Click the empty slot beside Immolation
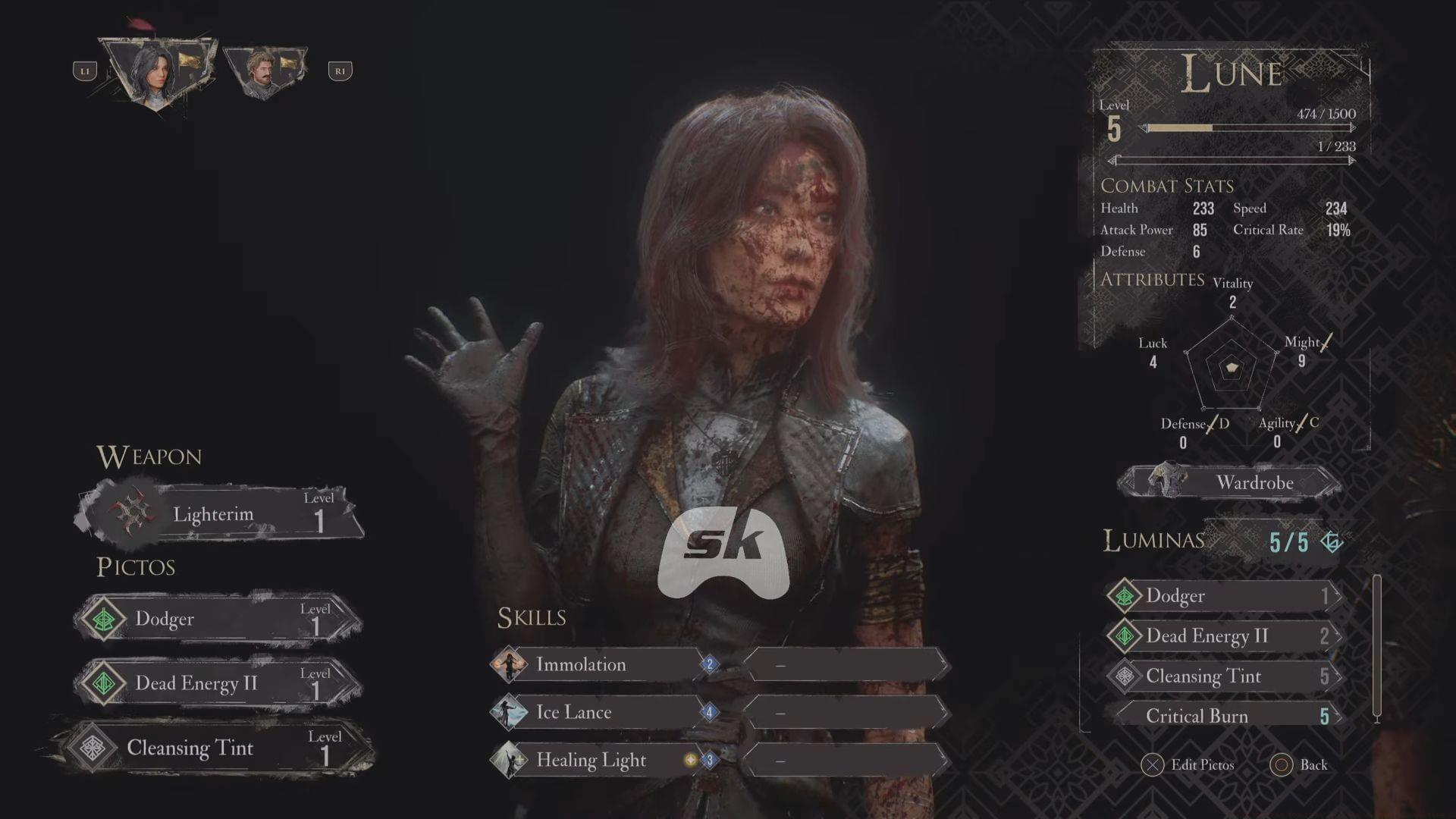 pyautogui.click(x=846, y=665)
